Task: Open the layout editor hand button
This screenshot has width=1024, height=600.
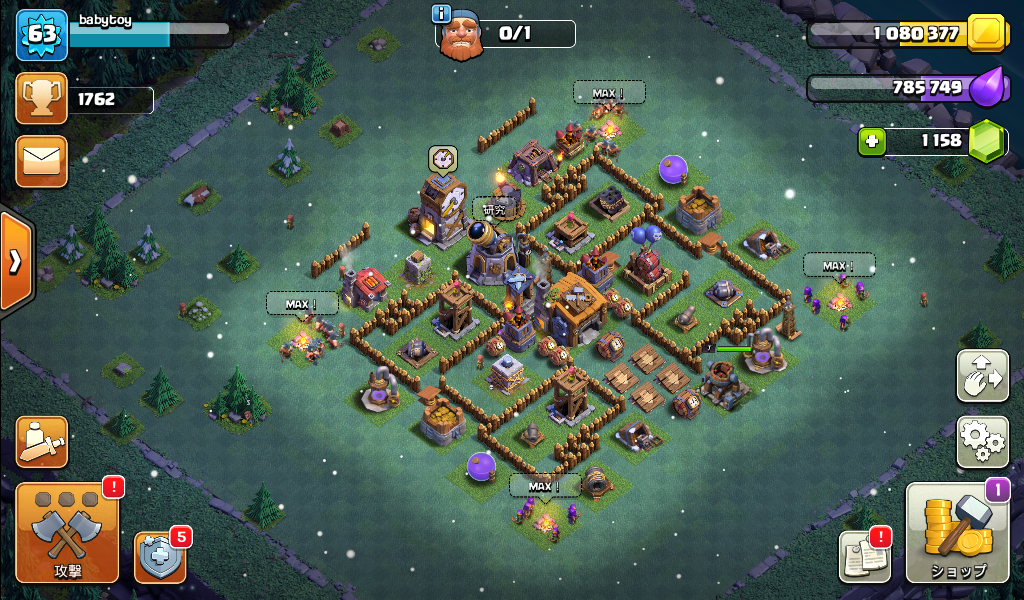Action: (982, 375)
